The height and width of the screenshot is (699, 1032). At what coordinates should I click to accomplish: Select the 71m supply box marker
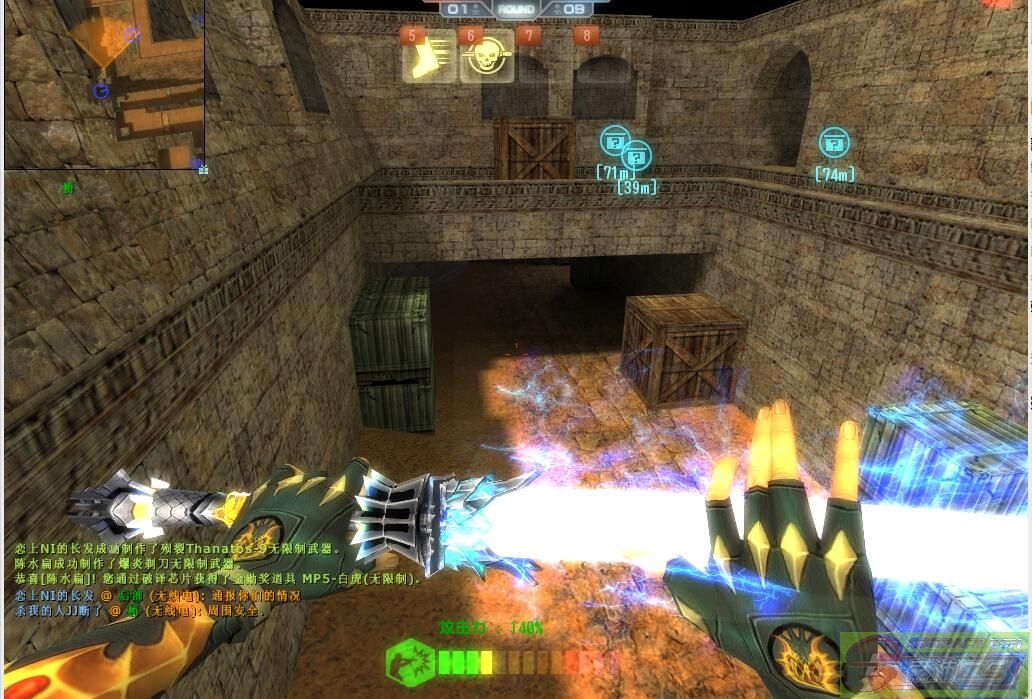point(614,140)
